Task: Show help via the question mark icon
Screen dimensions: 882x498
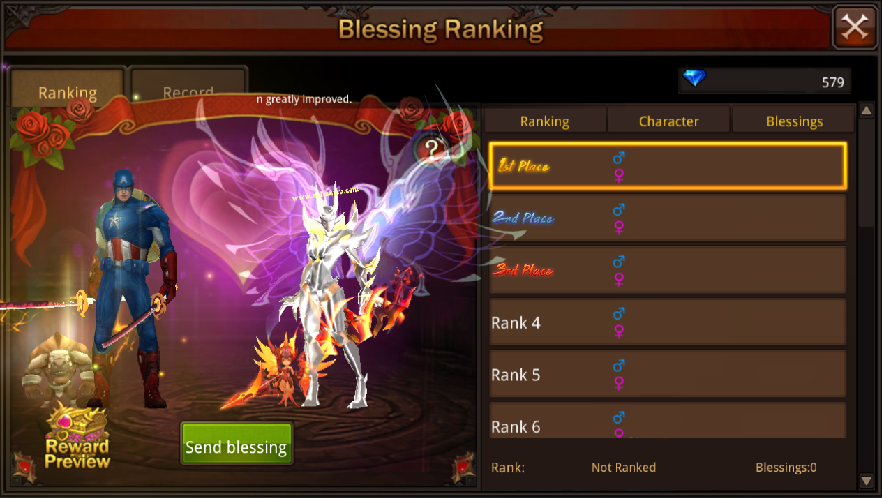Action: point(432,151)
